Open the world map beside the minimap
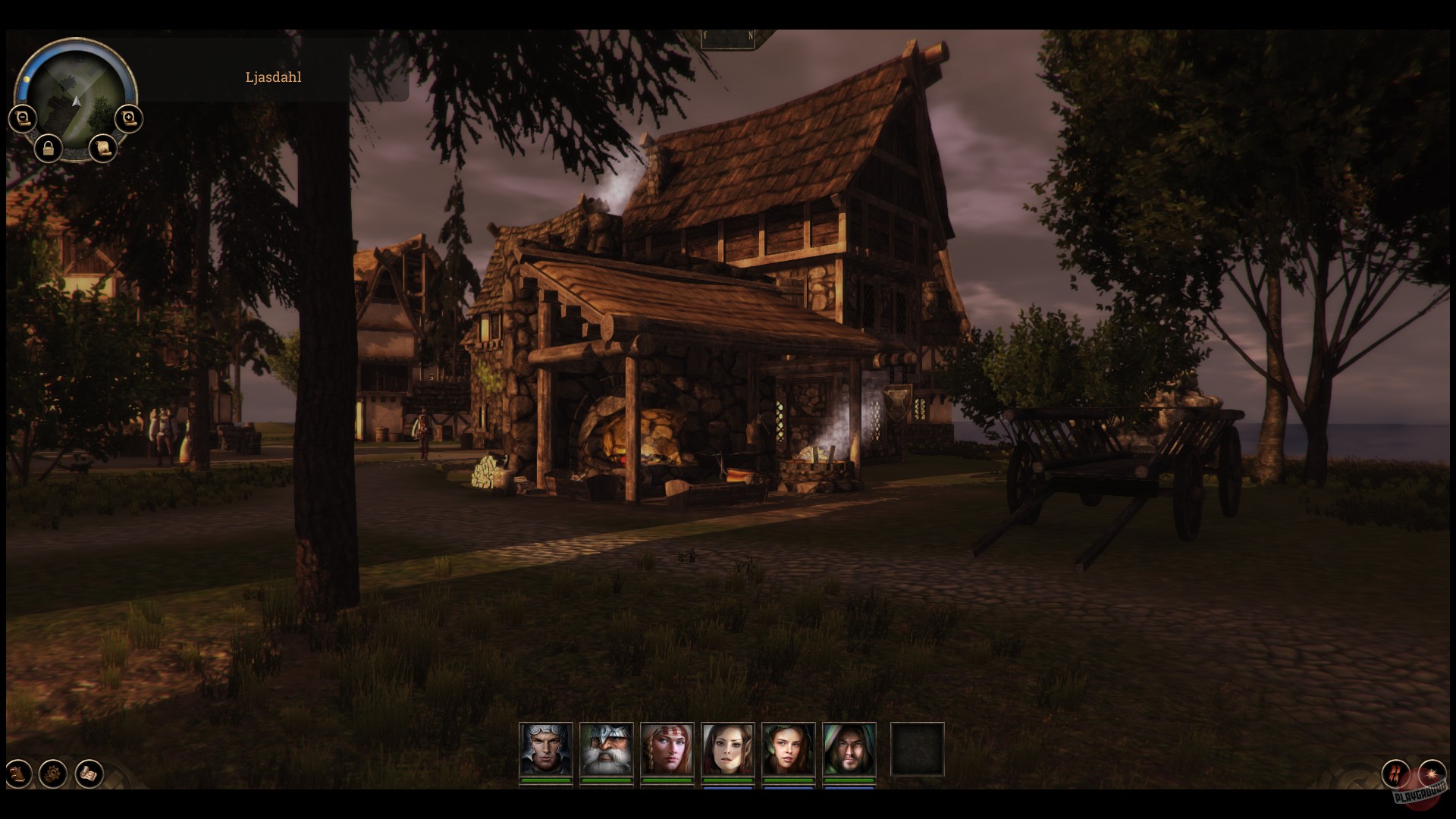This screenshot has width=1456, height=819. [x=102, y=149]
